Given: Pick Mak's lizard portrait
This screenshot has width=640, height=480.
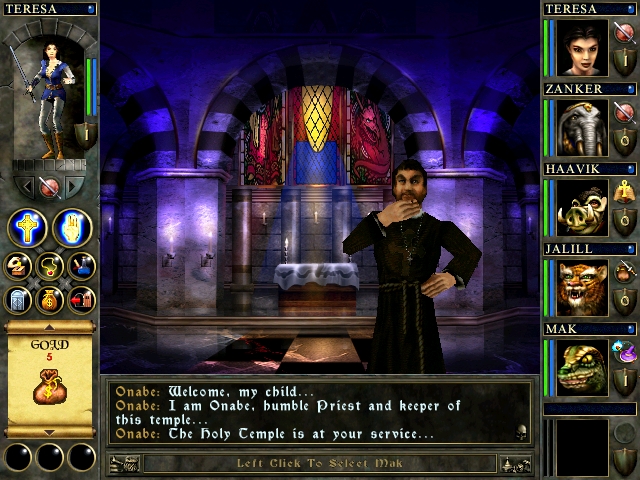Looking at the screenshot, I should 583,368.
